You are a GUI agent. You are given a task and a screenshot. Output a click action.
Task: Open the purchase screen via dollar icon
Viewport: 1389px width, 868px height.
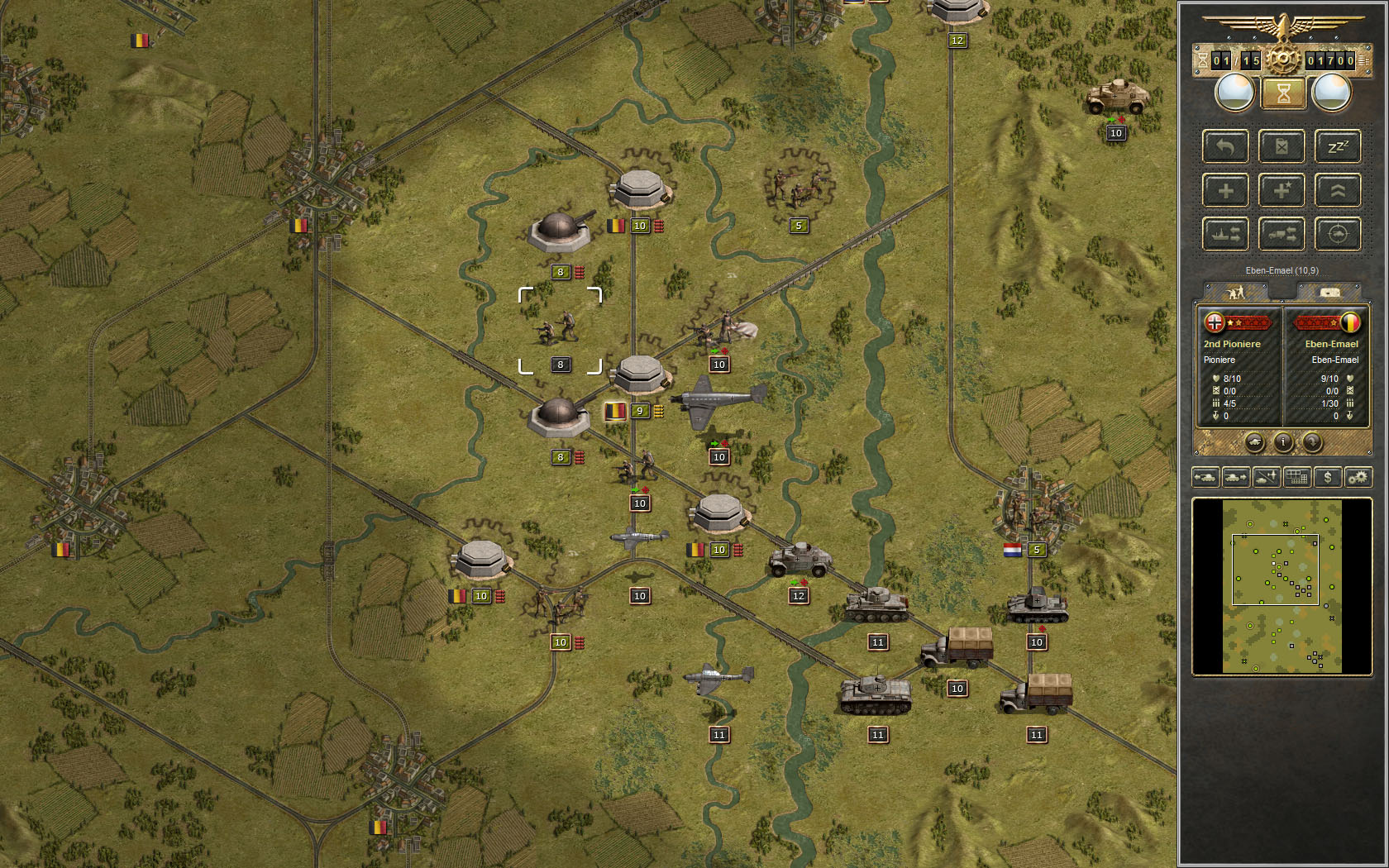[x=1327, y=477]
